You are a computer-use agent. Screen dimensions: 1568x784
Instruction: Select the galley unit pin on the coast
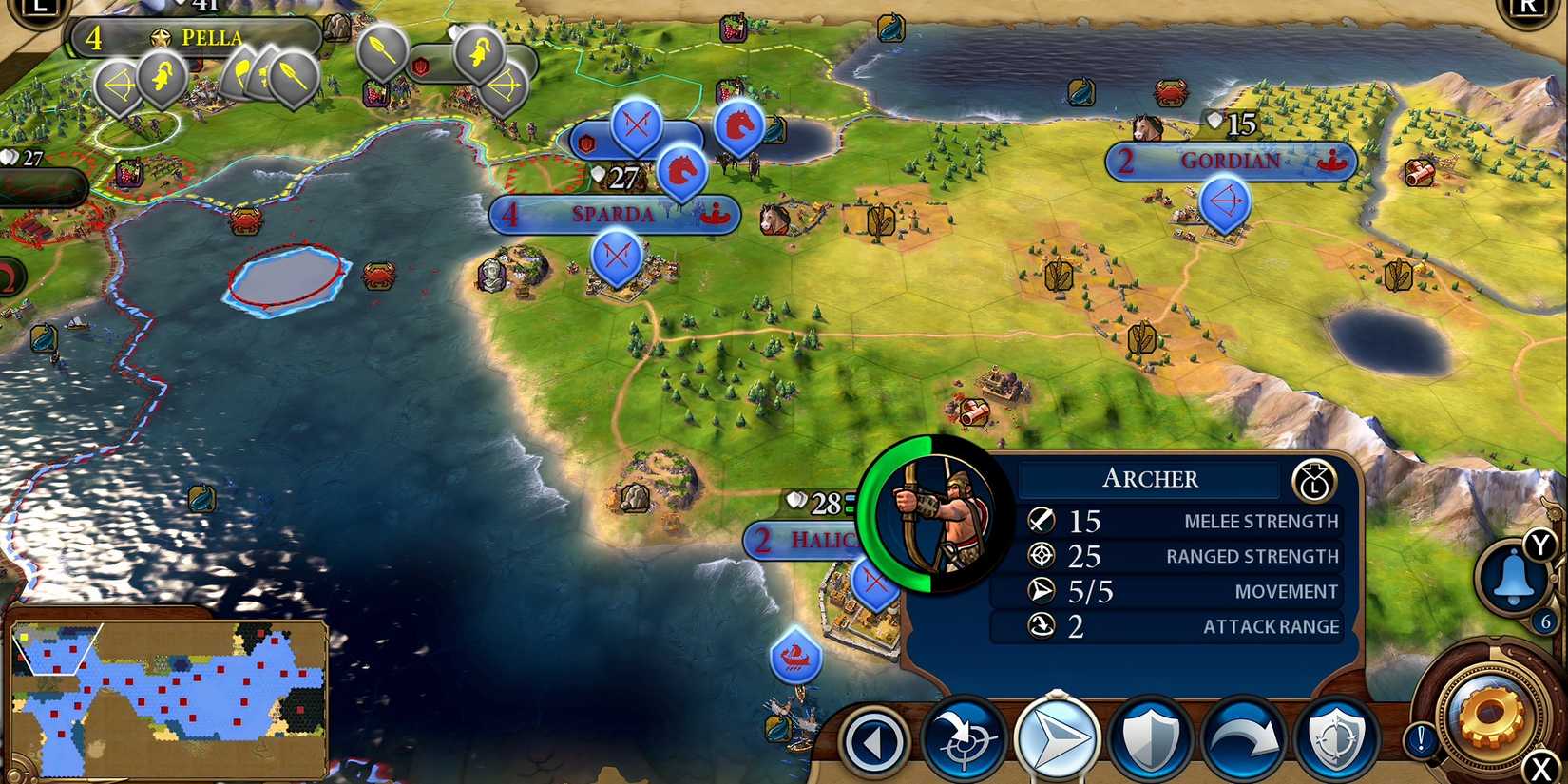click(x=798, y=656)
